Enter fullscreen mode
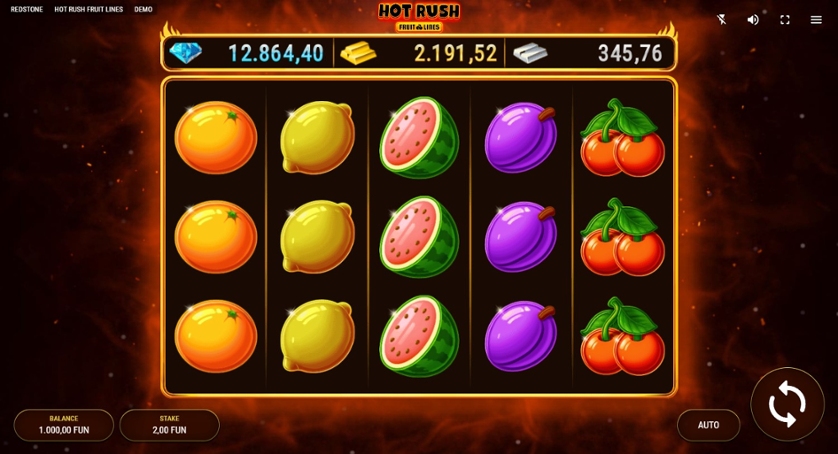 point(785,19)
